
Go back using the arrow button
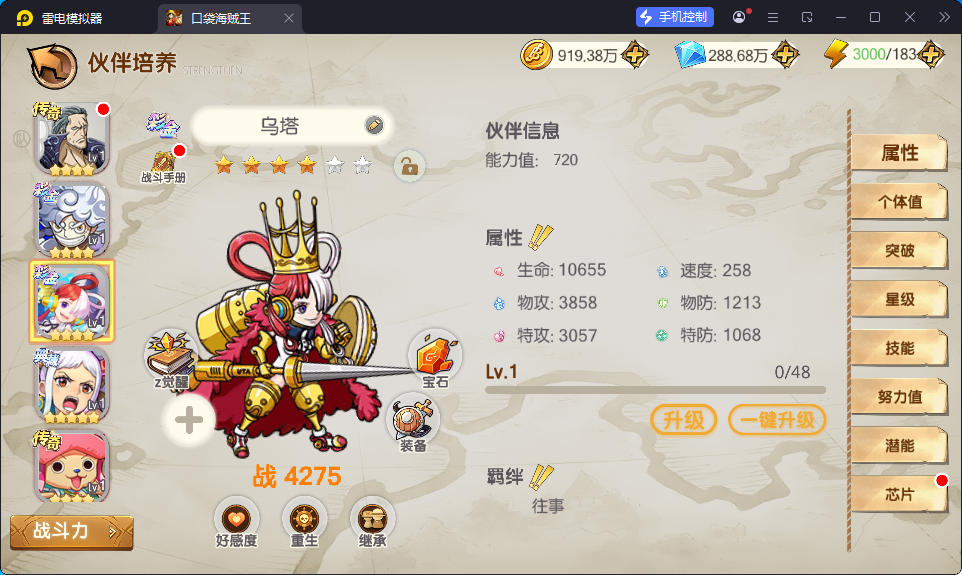pyautogui.click(x=53, y=63)
